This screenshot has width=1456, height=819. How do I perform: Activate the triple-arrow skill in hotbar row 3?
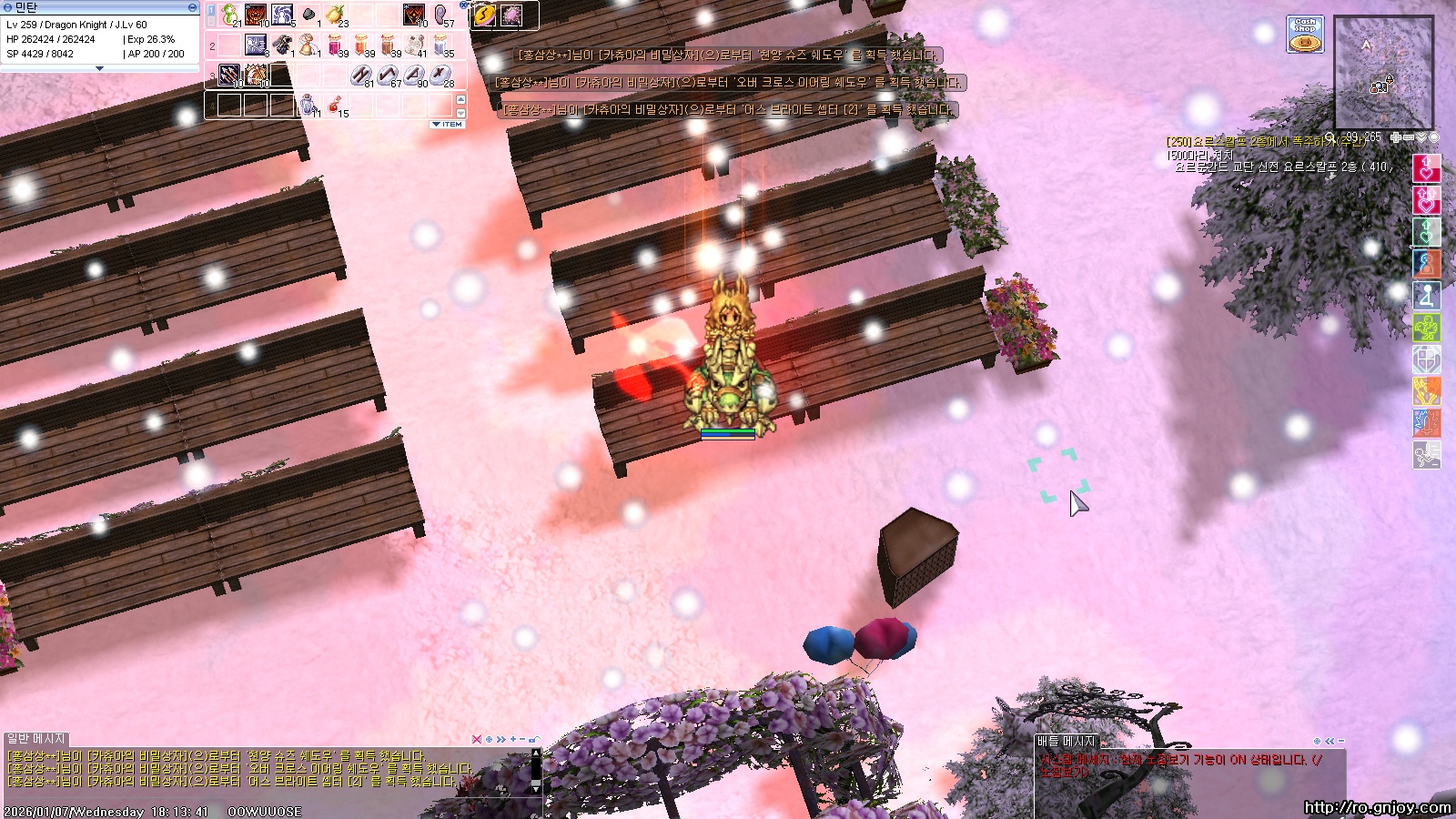coord(229,75)
